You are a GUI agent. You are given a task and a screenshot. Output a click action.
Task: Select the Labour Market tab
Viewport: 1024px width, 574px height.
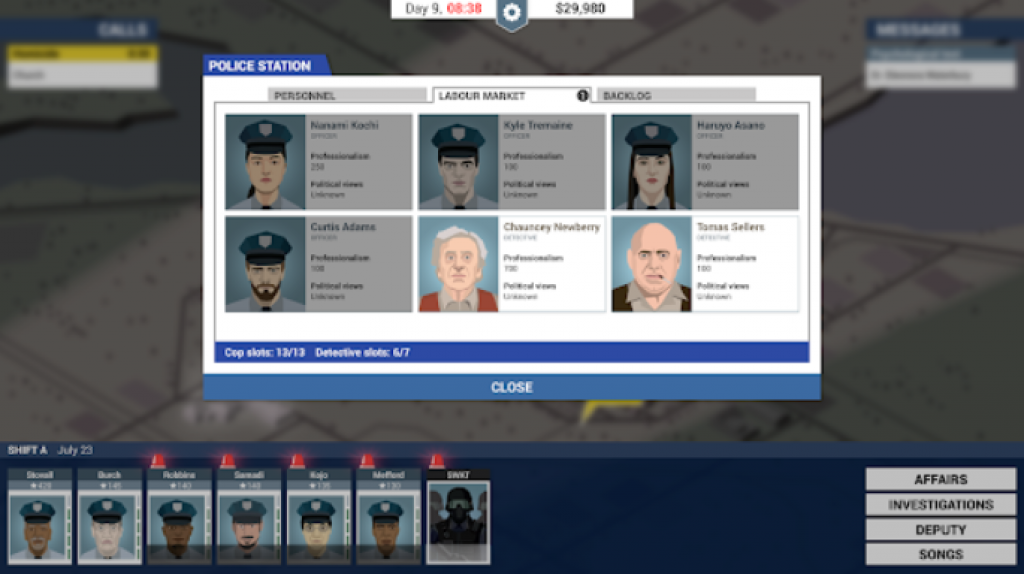pos(510,96)
